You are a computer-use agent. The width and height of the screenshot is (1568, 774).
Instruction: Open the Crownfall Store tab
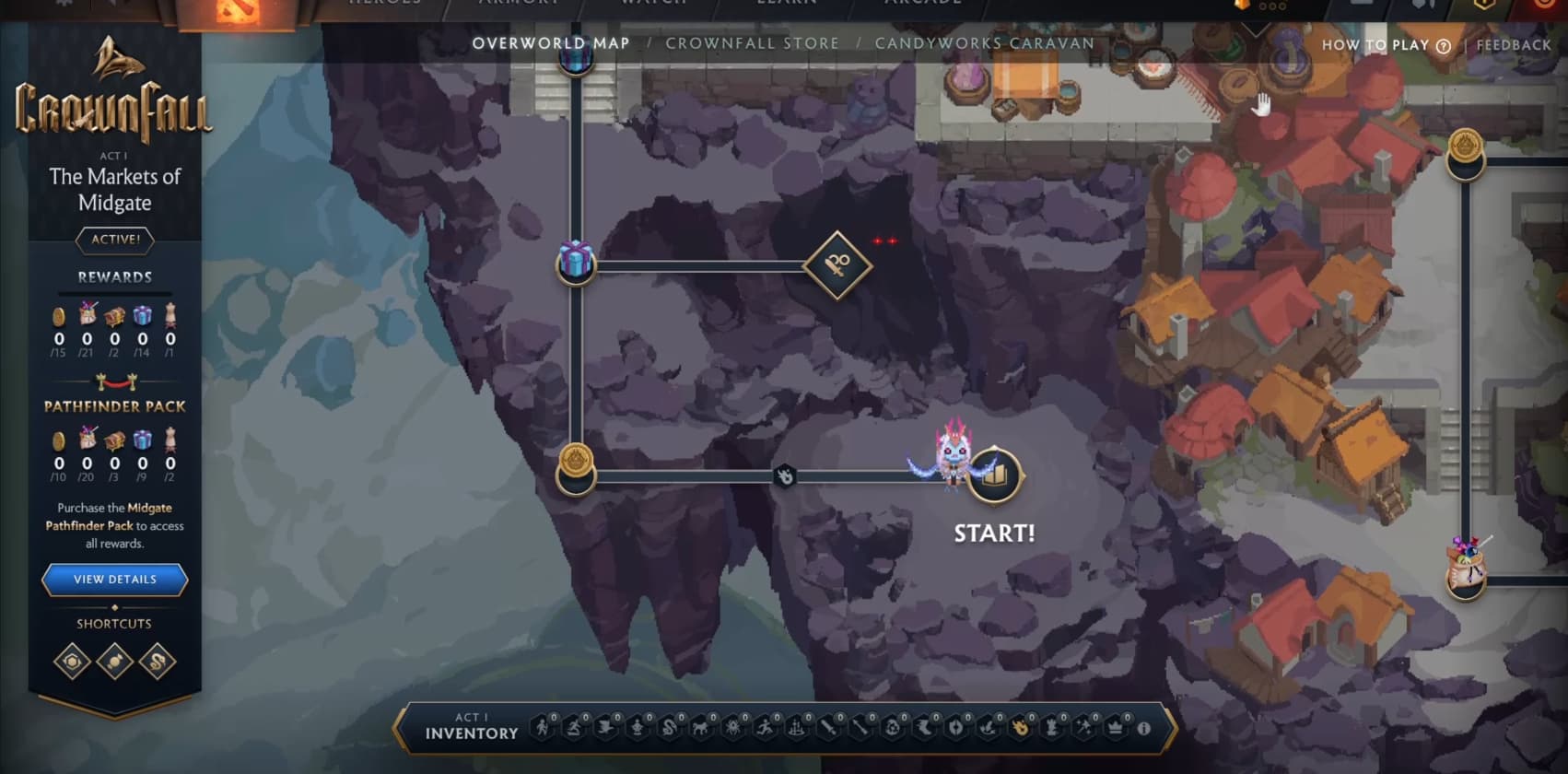tap(752, 43)
